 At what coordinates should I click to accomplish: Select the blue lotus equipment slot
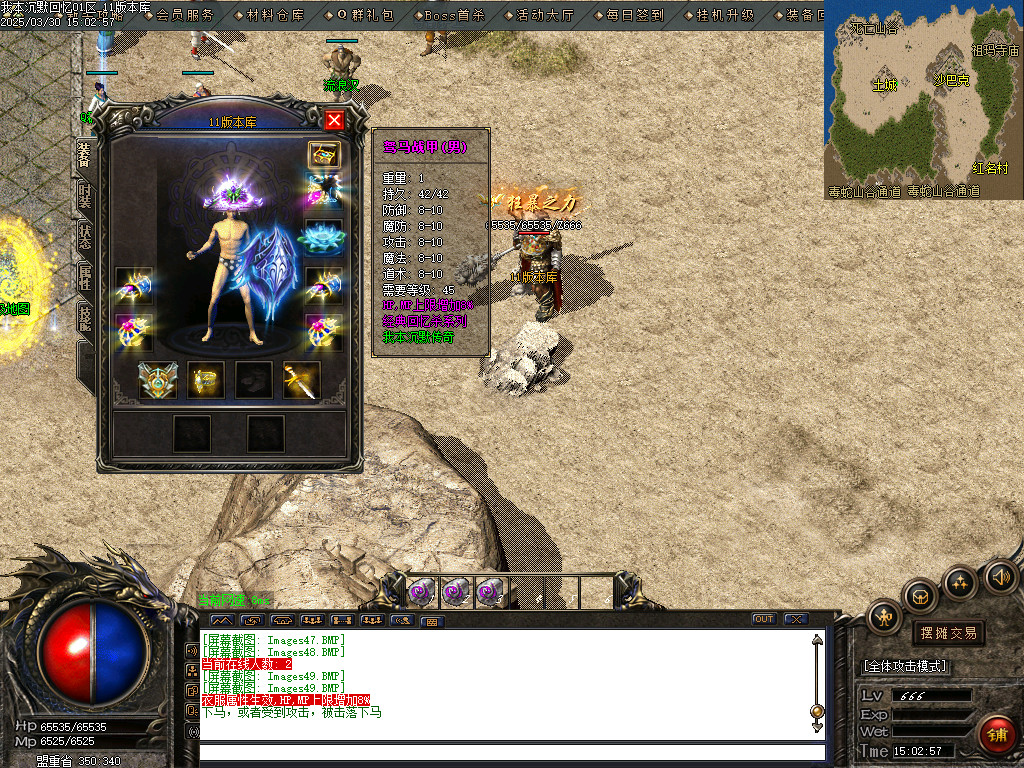coord(323,236)
